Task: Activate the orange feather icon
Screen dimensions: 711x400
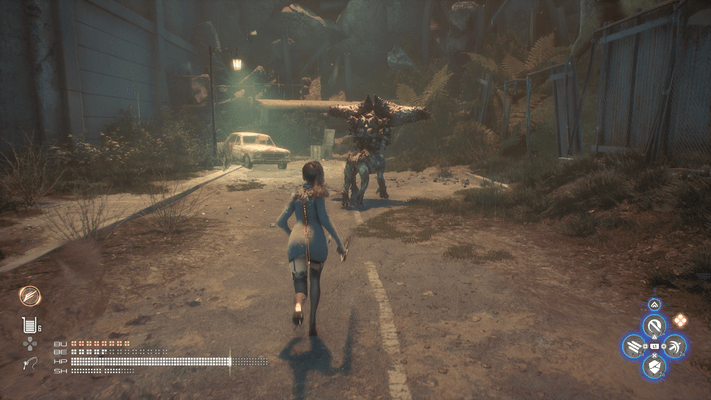Action: [x=30, y=295]
